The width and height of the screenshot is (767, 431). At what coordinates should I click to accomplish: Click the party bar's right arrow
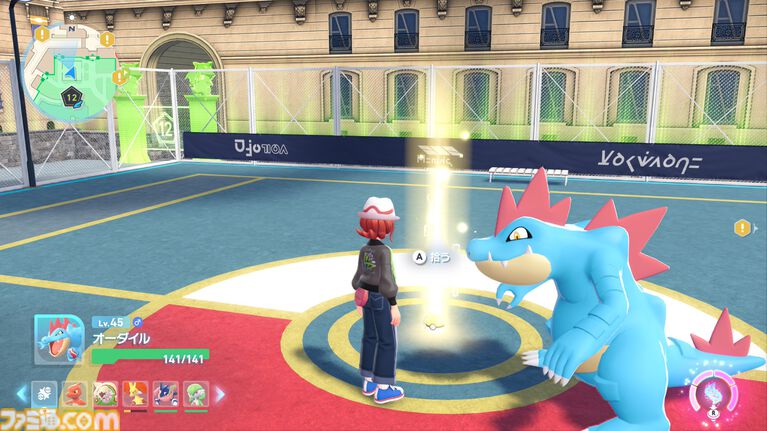click(220, 394)
